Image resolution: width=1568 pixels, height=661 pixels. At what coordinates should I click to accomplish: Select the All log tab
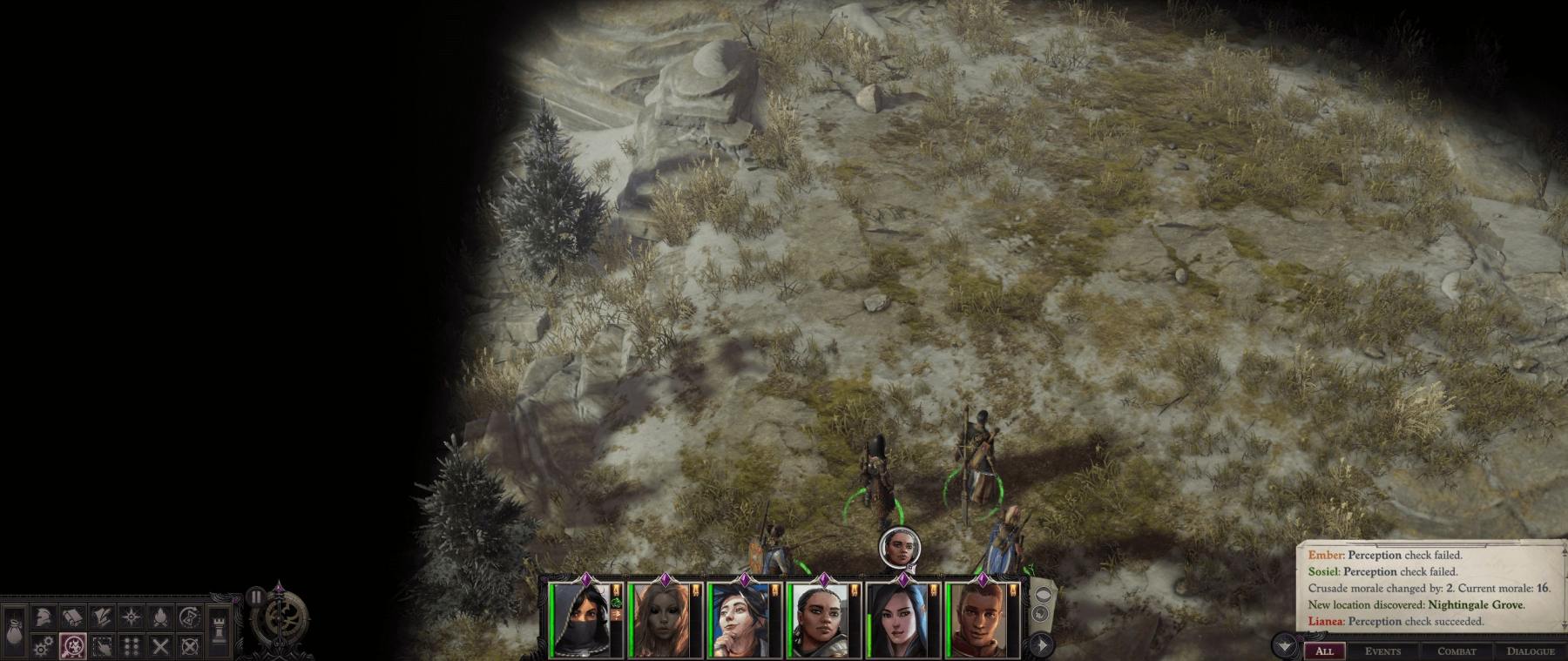pyautogui.click(x=1324, y=651)
